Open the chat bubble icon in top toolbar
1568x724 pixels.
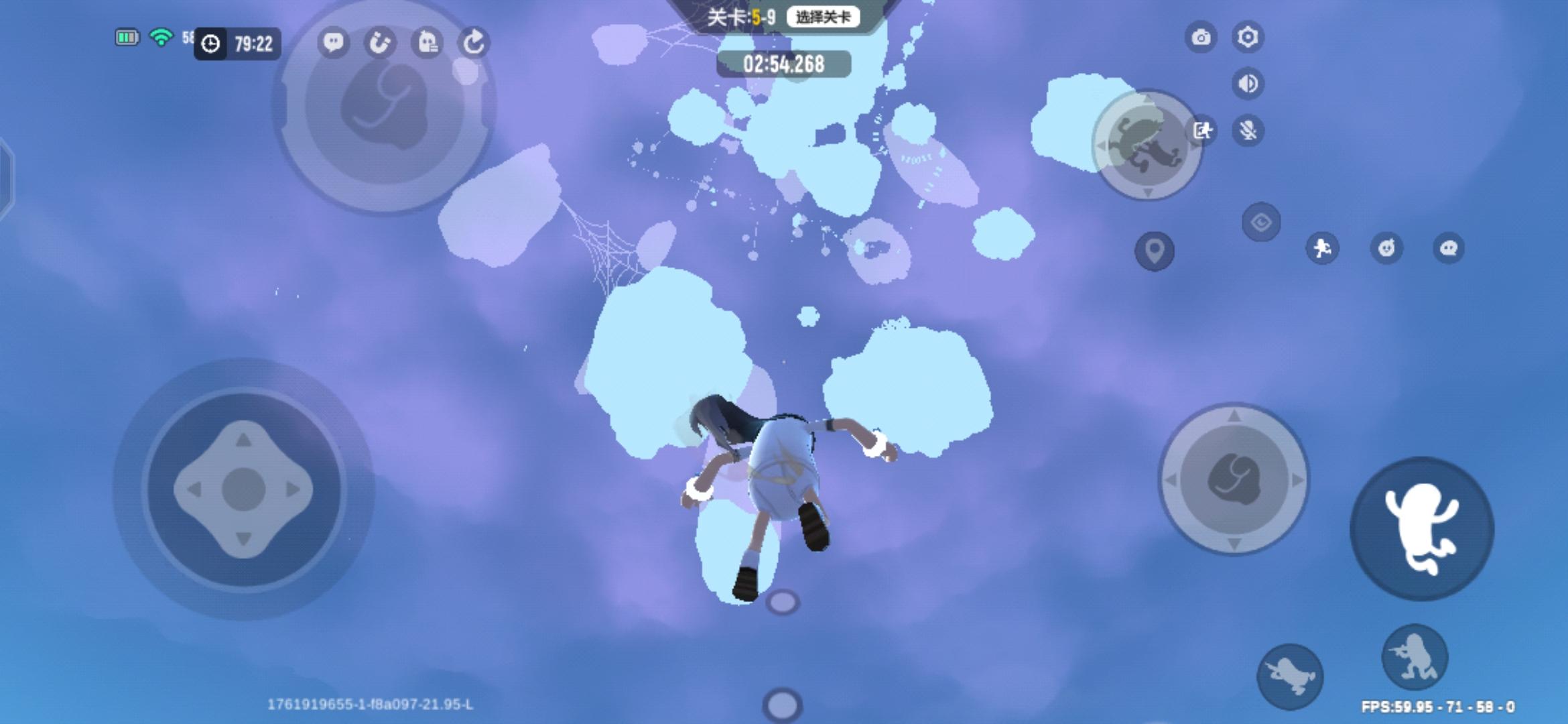click(x=333, y=43)
